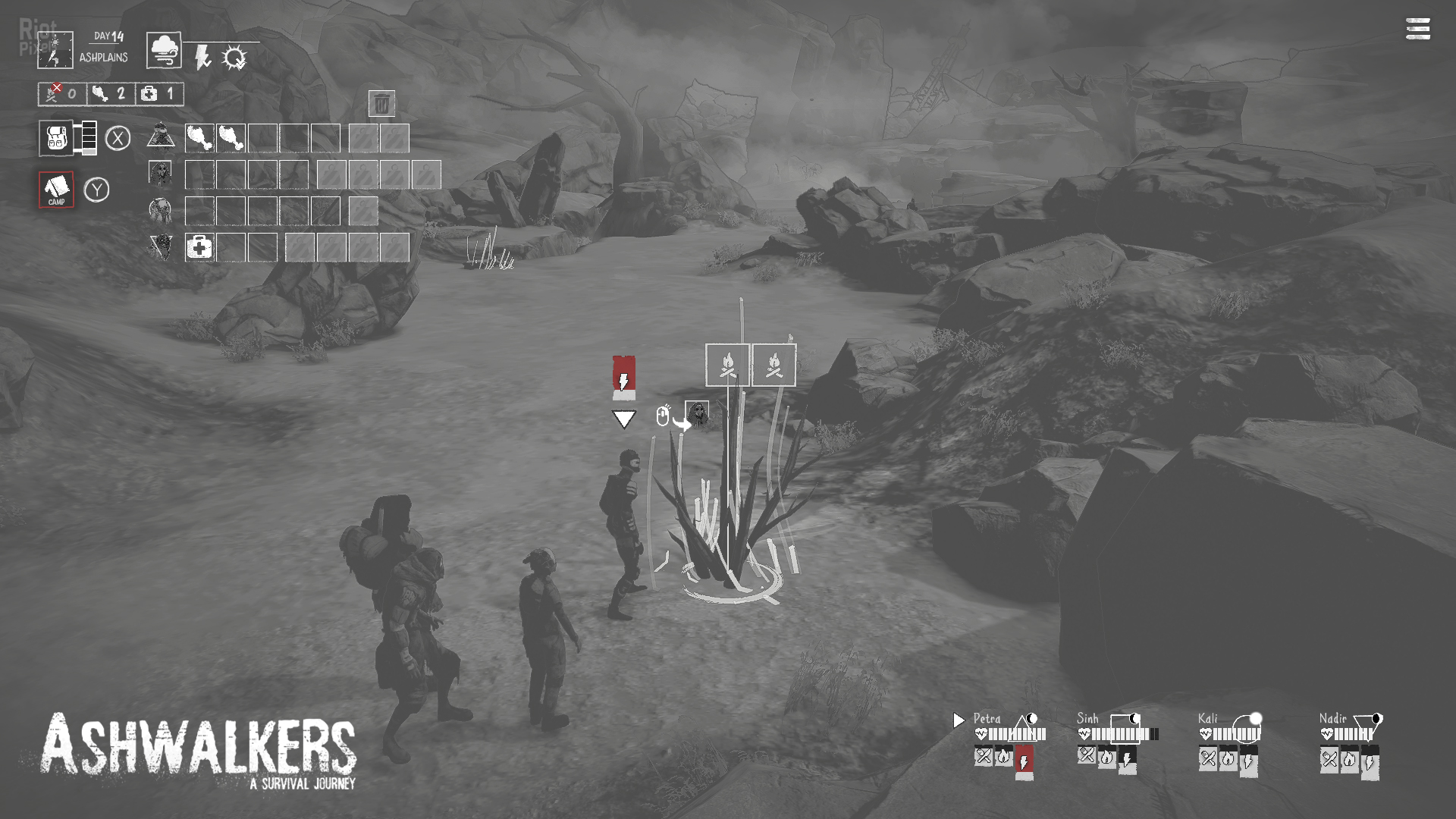Viewport: 1456px width, 819px height.
Task: Open the hamburger menu
Action: (x=1417, y=29)
